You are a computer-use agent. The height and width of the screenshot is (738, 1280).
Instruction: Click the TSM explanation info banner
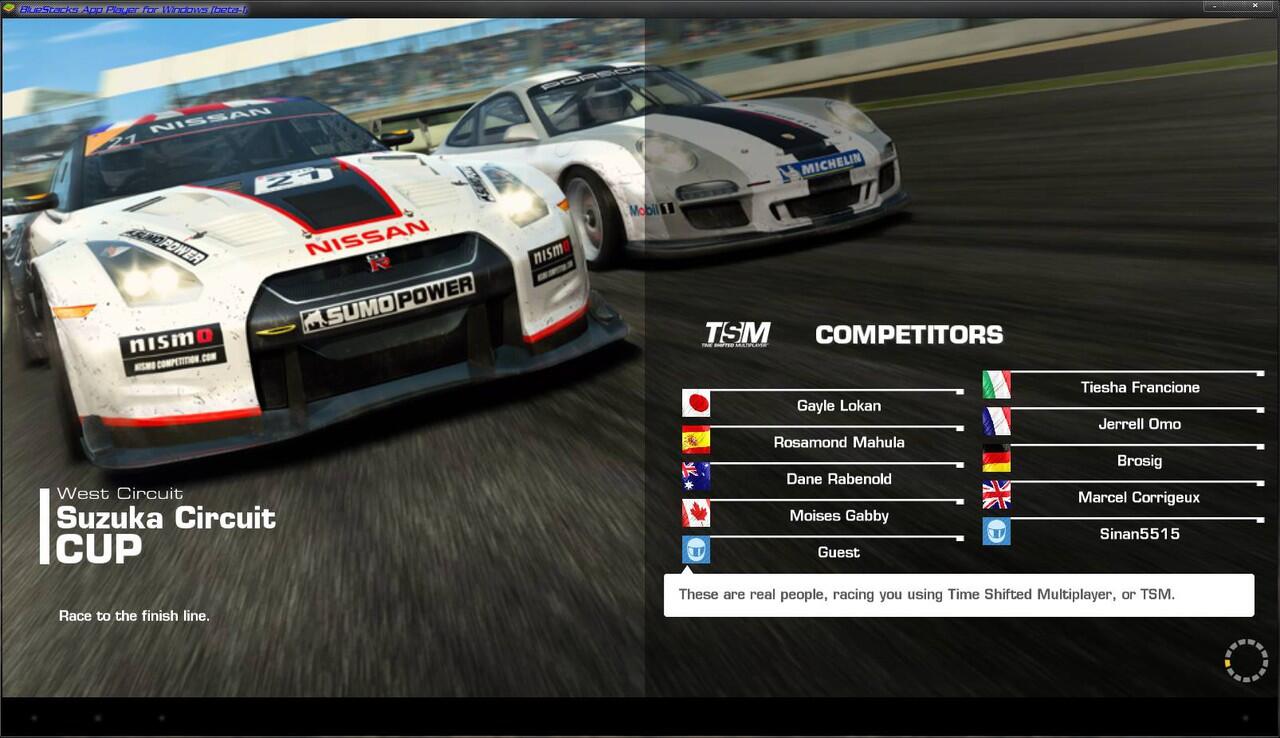pyautogui.click(x=959, y=594)
